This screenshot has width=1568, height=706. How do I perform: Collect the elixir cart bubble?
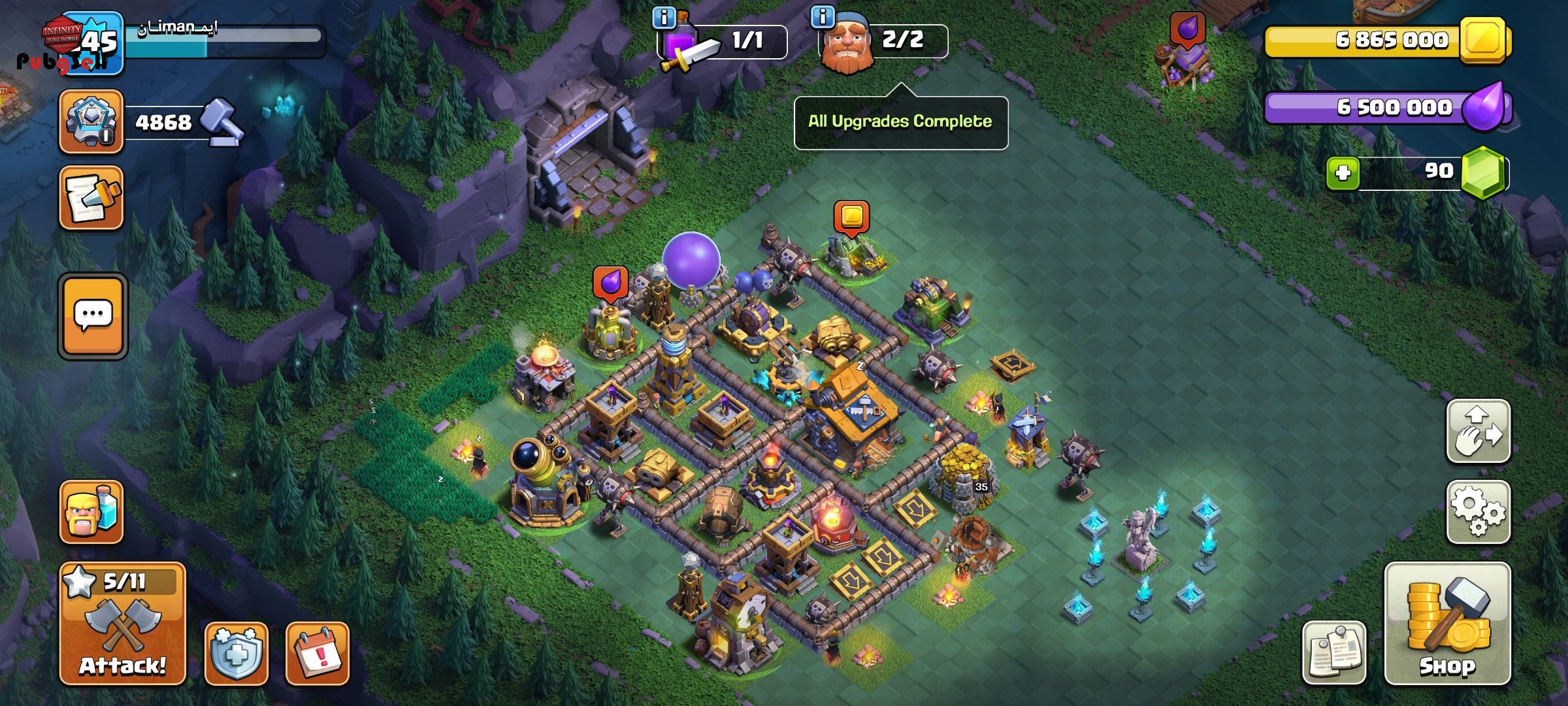(x=1187, y=29)
